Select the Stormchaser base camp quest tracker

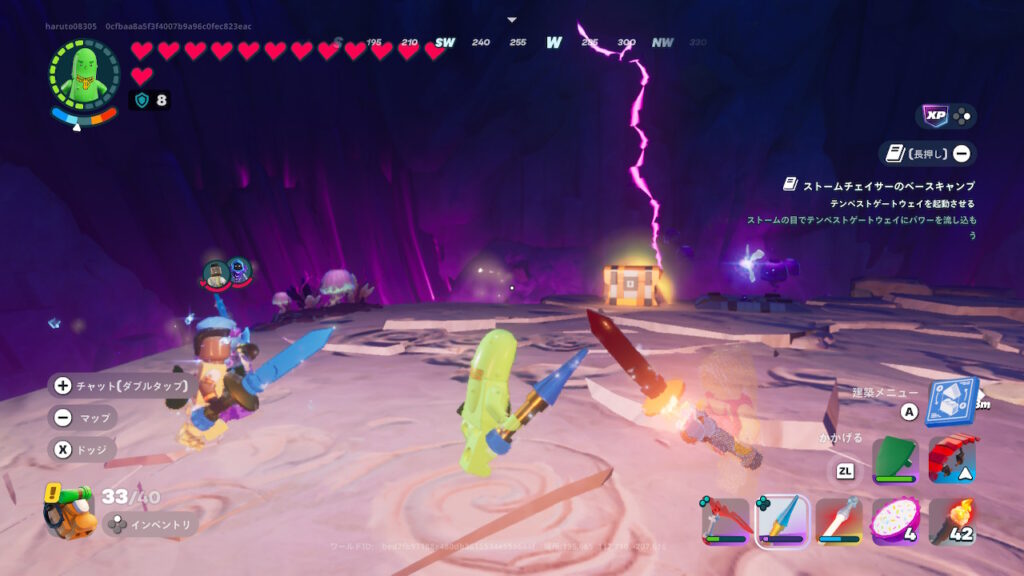click(878, 186)
